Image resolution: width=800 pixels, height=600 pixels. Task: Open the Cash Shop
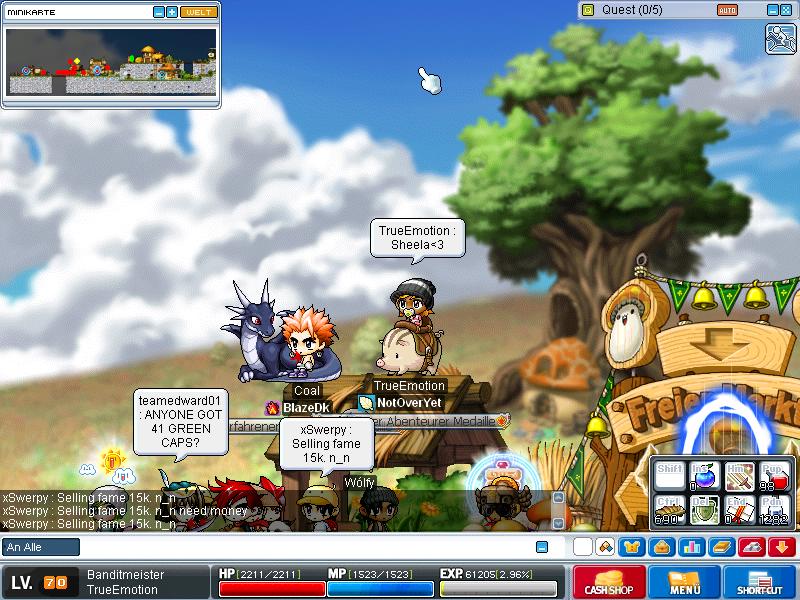[x=608, y=582]
